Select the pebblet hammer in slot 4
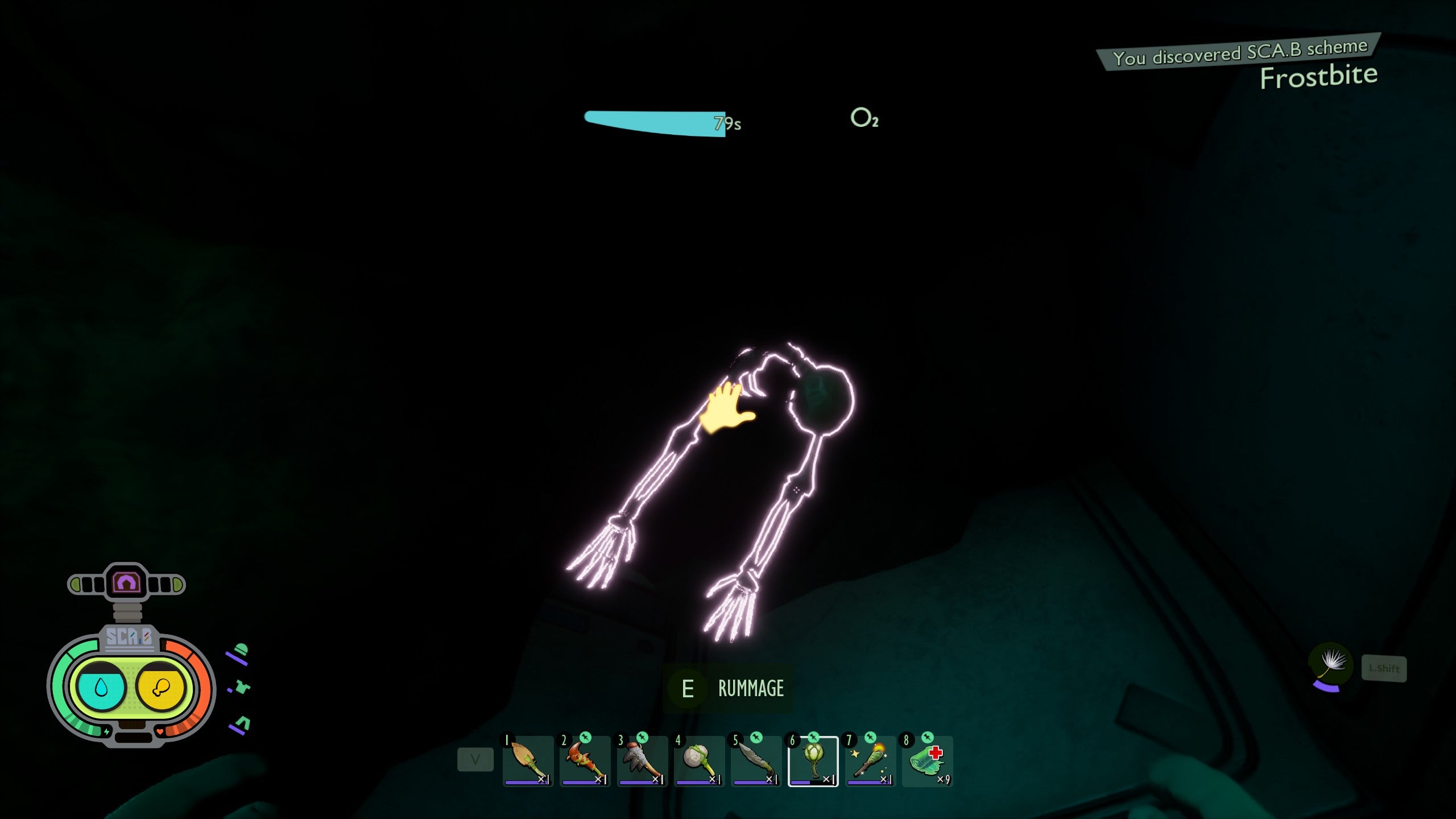The width and height of the screenshot is (1456, 819). pyautogui.click(x=699, y=761)
